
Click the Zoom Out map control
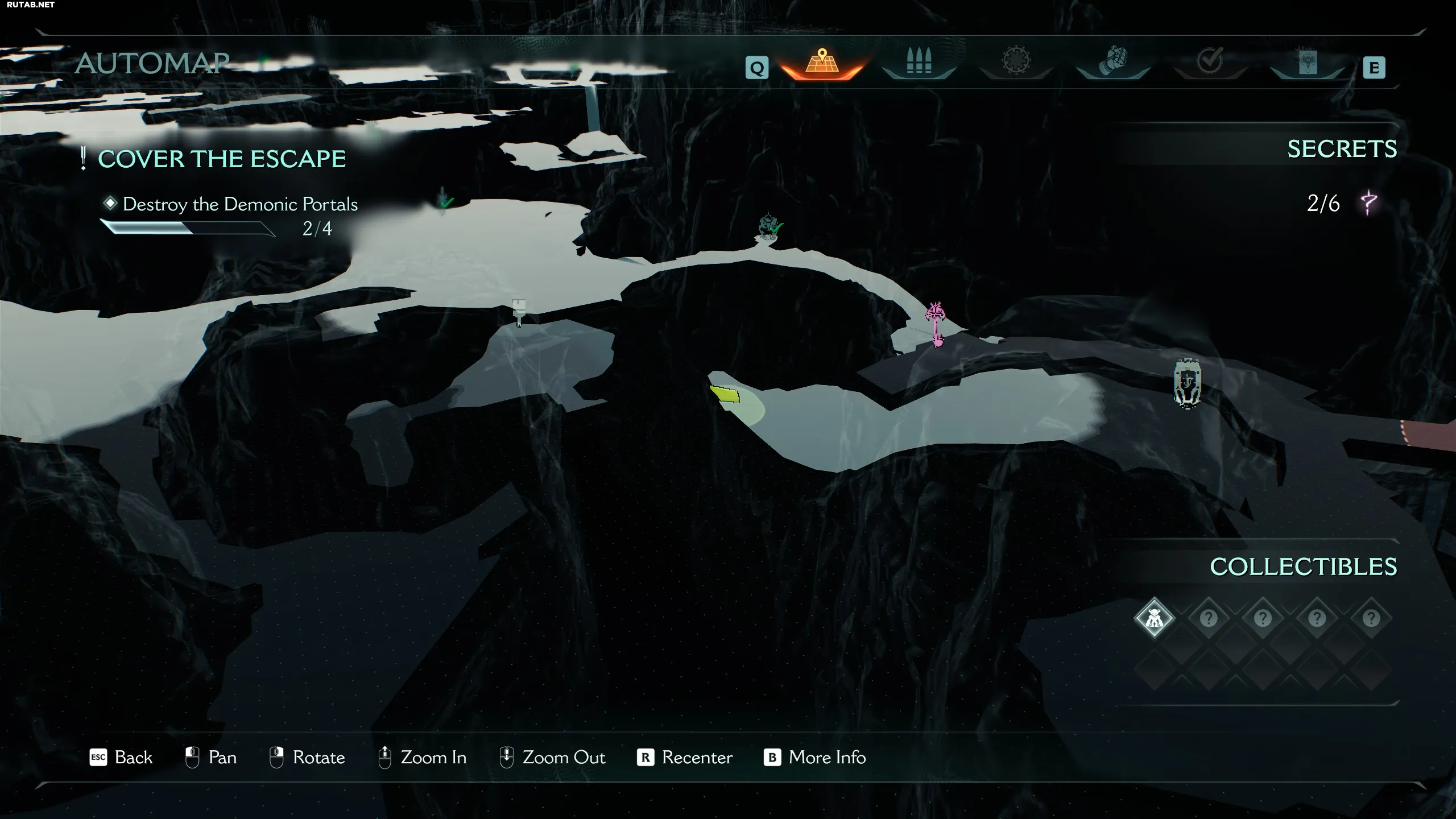pos(552,758)
